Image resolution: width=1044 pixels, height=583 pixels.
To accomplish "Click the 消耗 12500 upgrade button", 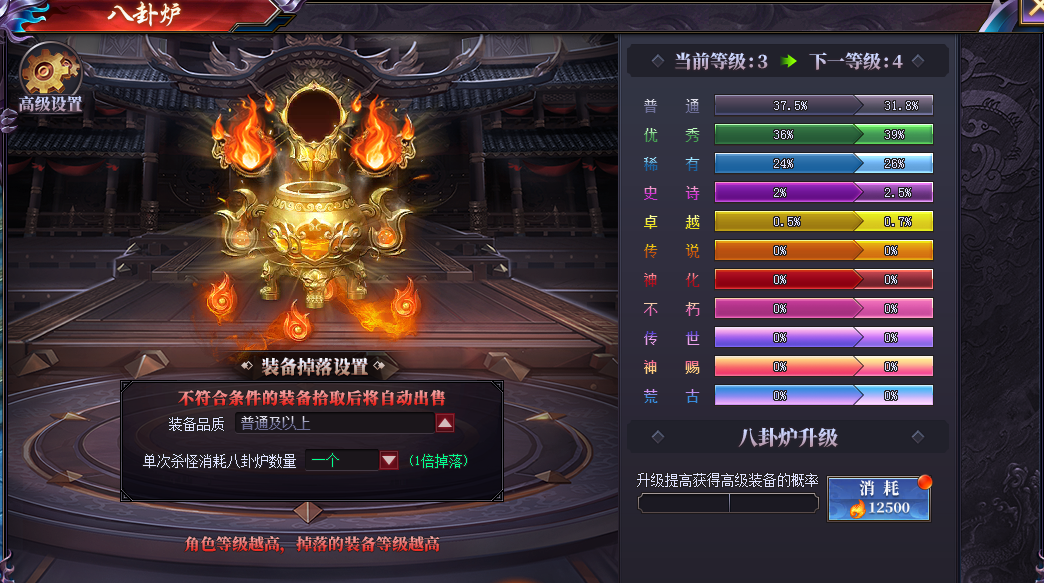I will click(878, 498).
